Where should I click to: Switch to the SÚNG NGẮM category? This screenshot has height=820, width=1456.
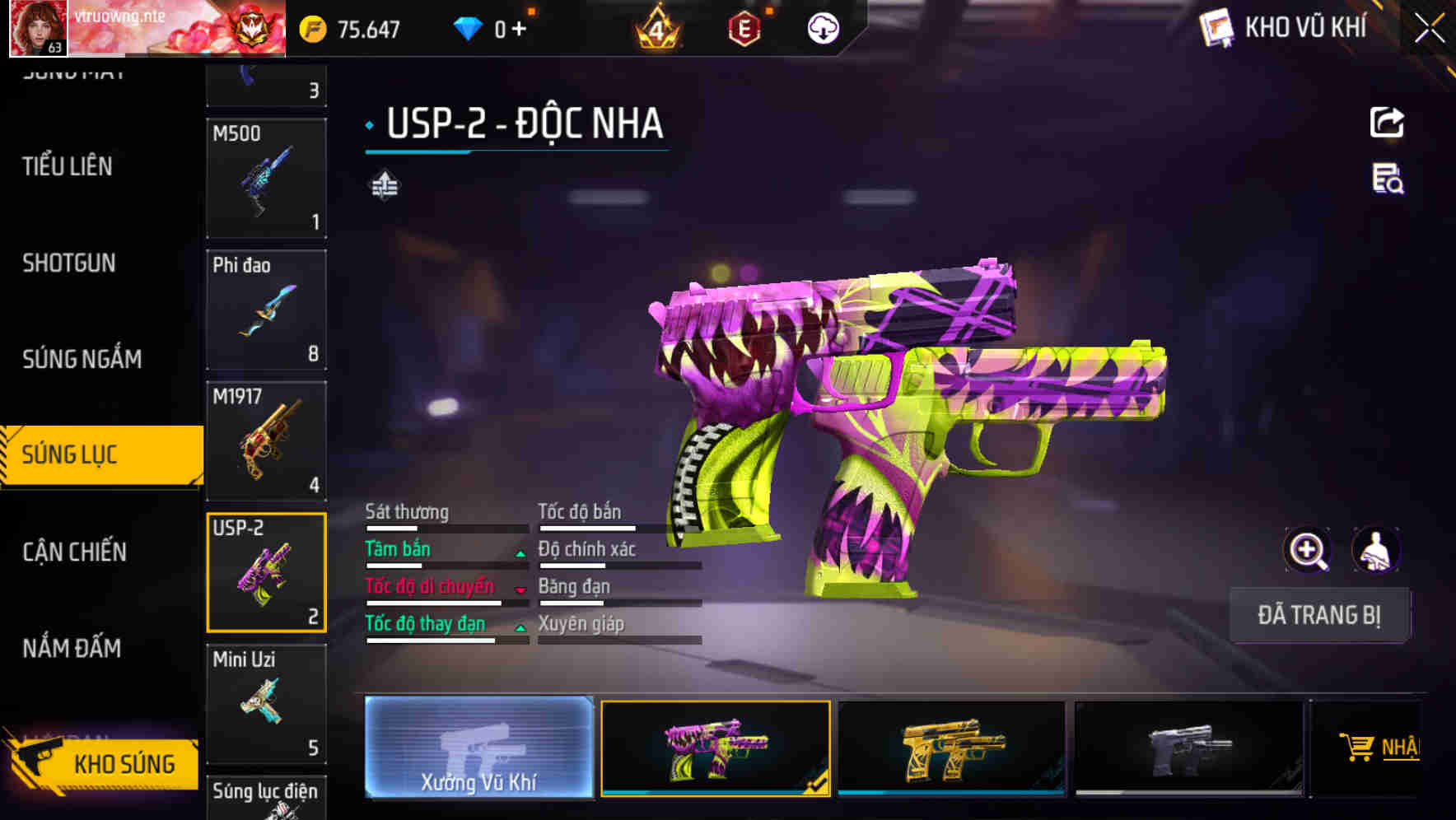pos(82,359)
